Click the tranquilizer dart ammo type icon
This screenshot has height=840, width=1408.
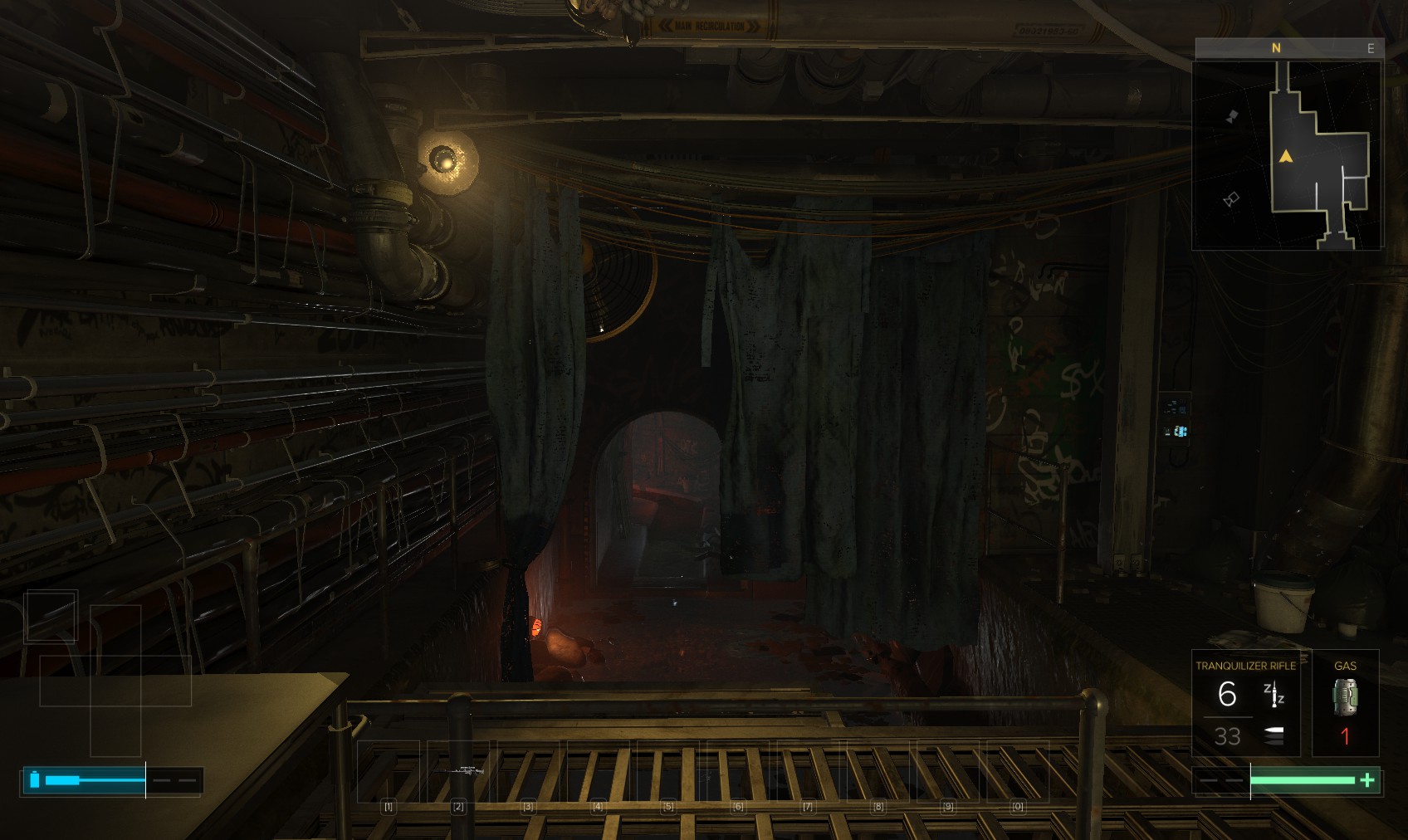[1274, 695]
